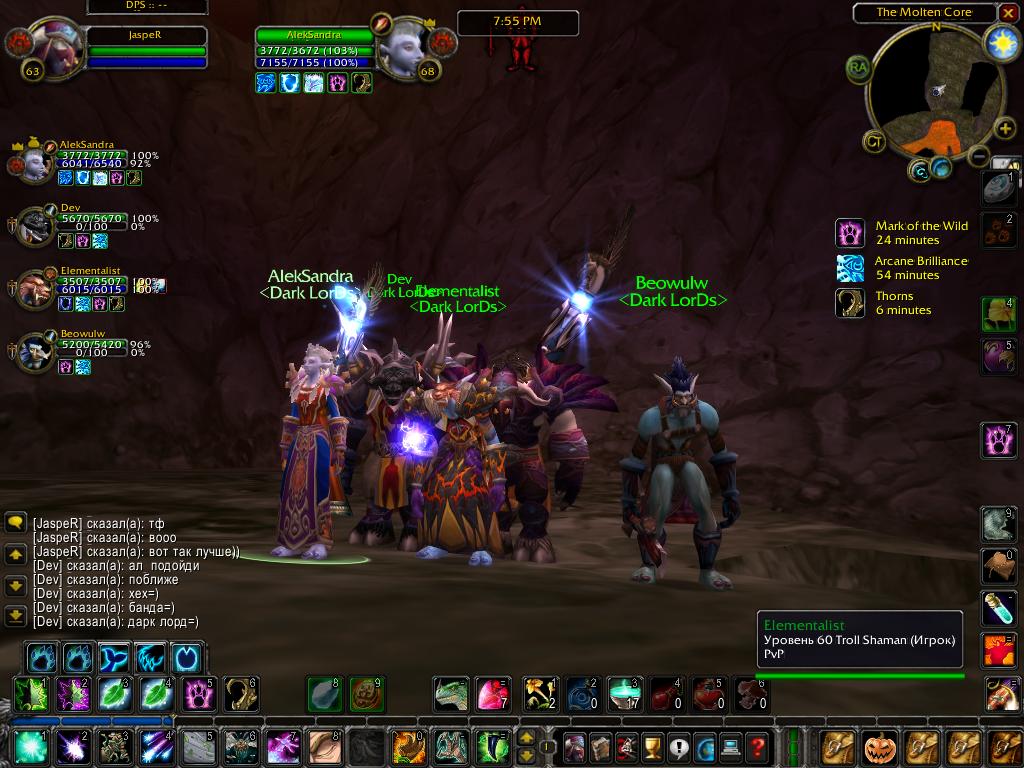Select Elementalist's party frame
Image resolution: width=1024 pixels, height=768 pixels.
tap(38, 289)
